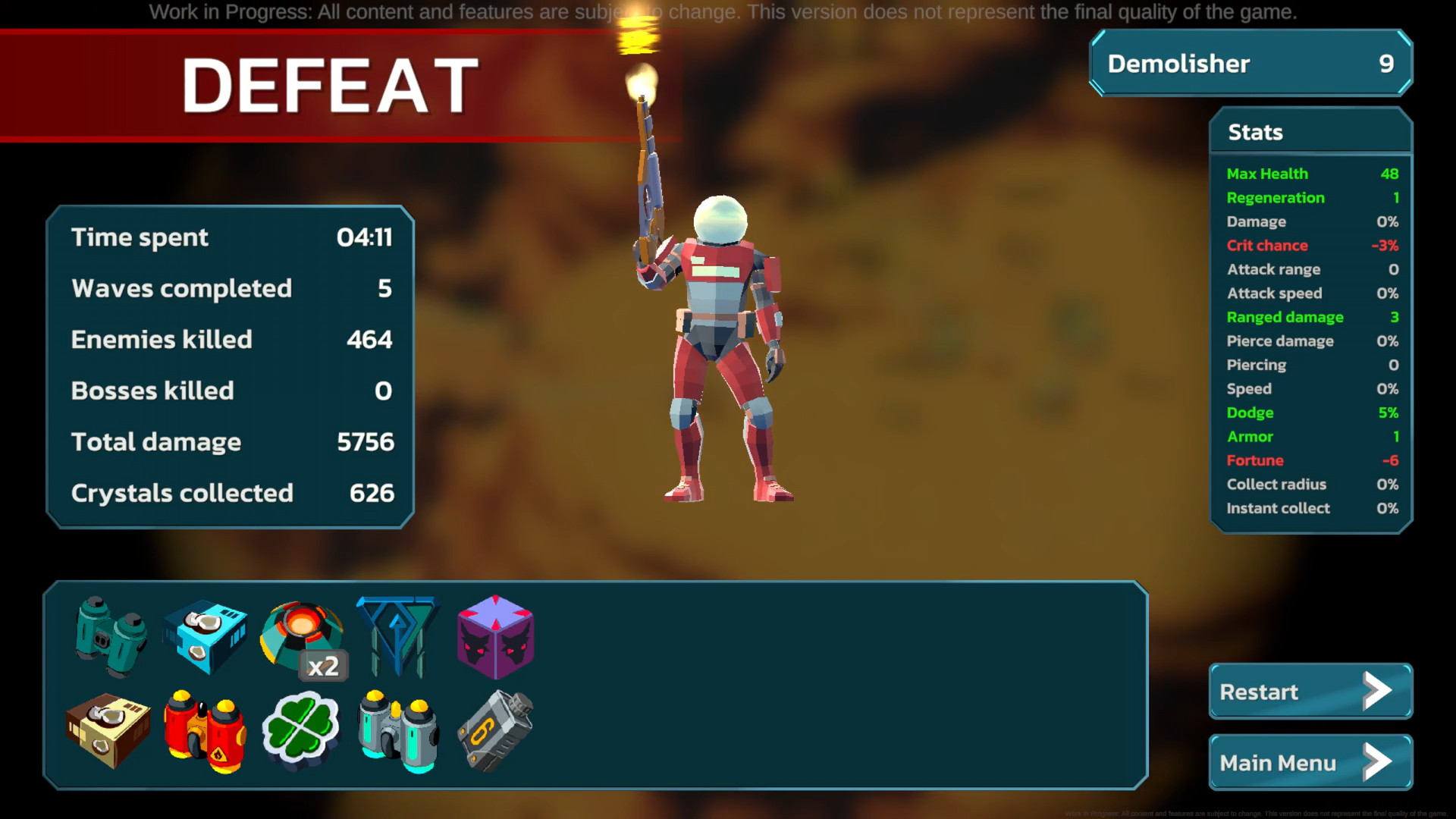Choose the red fuel tanks item
Image resolution: width=1456 pixels, height=819 pixels.
[205, 730]
